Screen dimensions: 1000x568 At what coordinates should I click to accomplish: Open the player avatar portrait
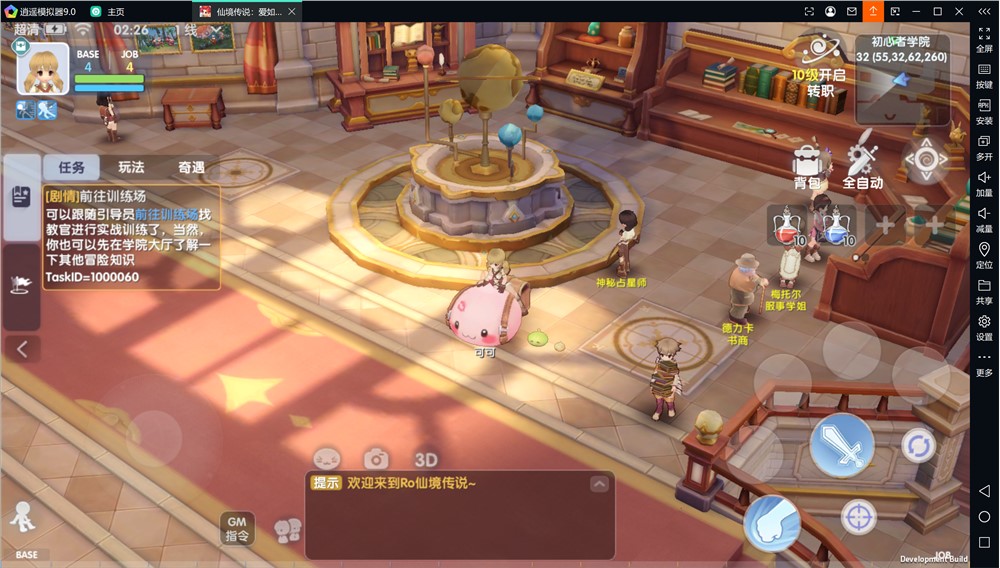43,68
